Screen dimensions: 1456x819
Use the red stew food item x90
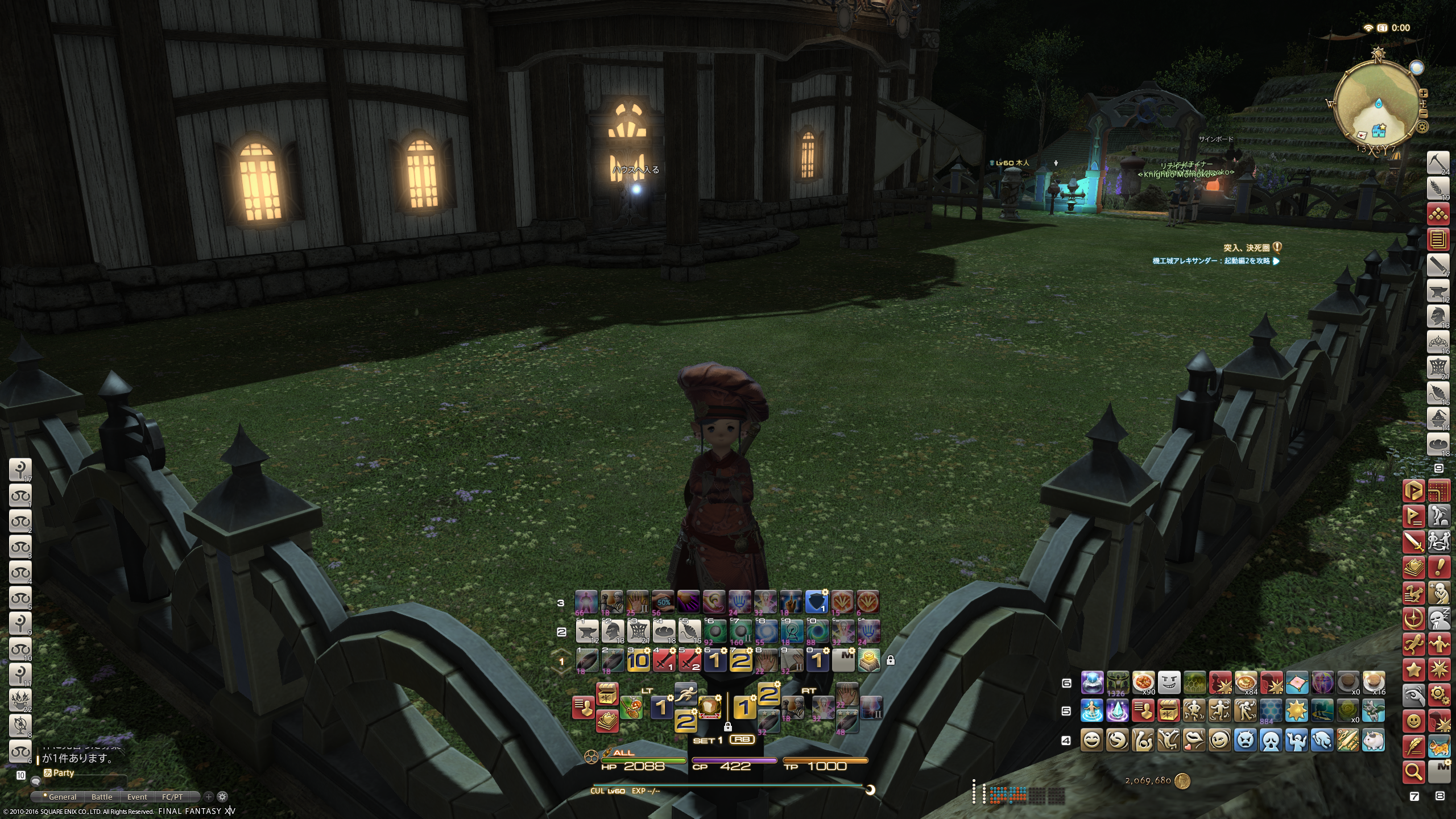pyautogui.click(x=1143, y=681)
